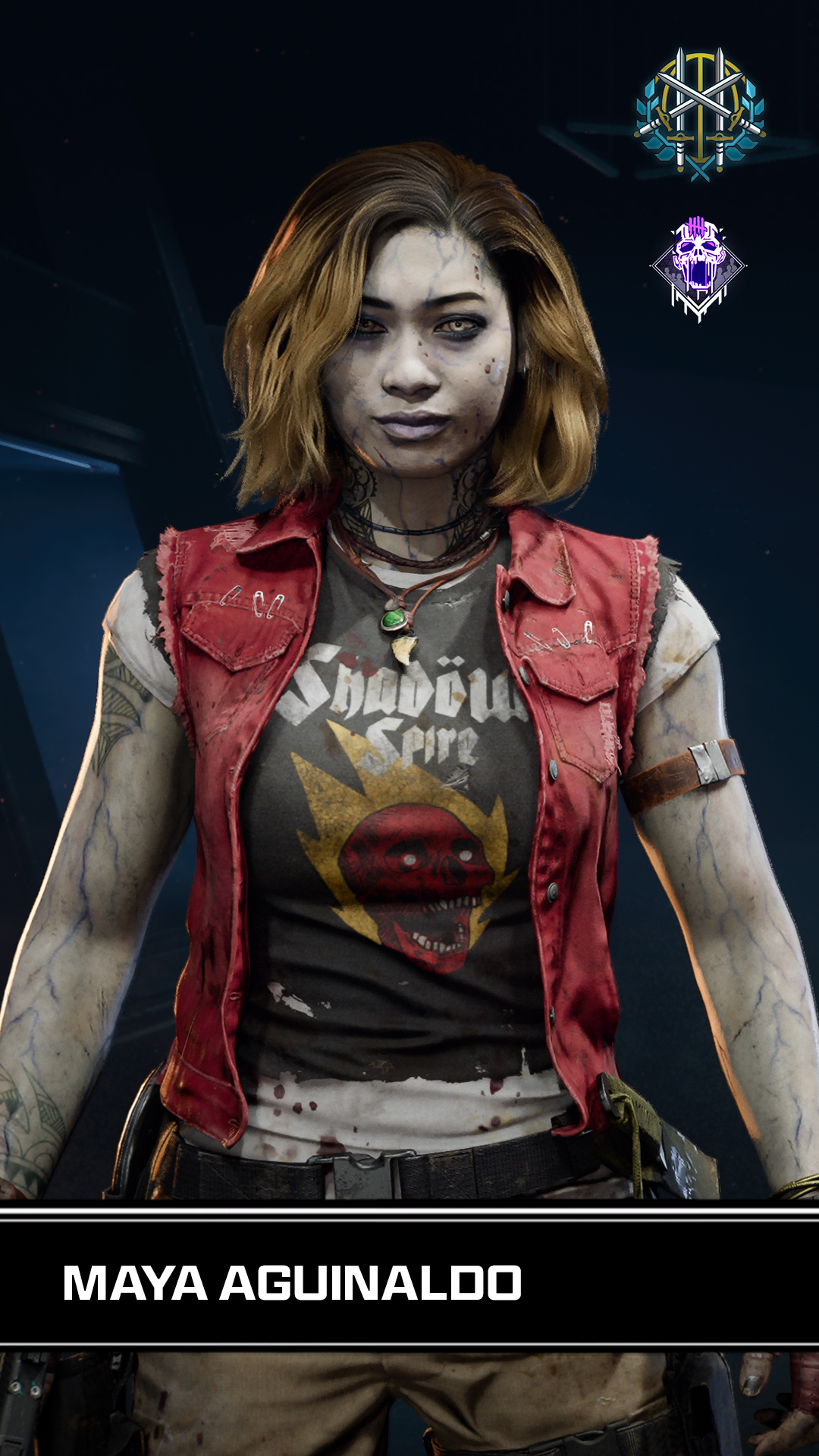Select the purple skull badge icon
Screen dimensions: 819x1456
pos(698,267)
